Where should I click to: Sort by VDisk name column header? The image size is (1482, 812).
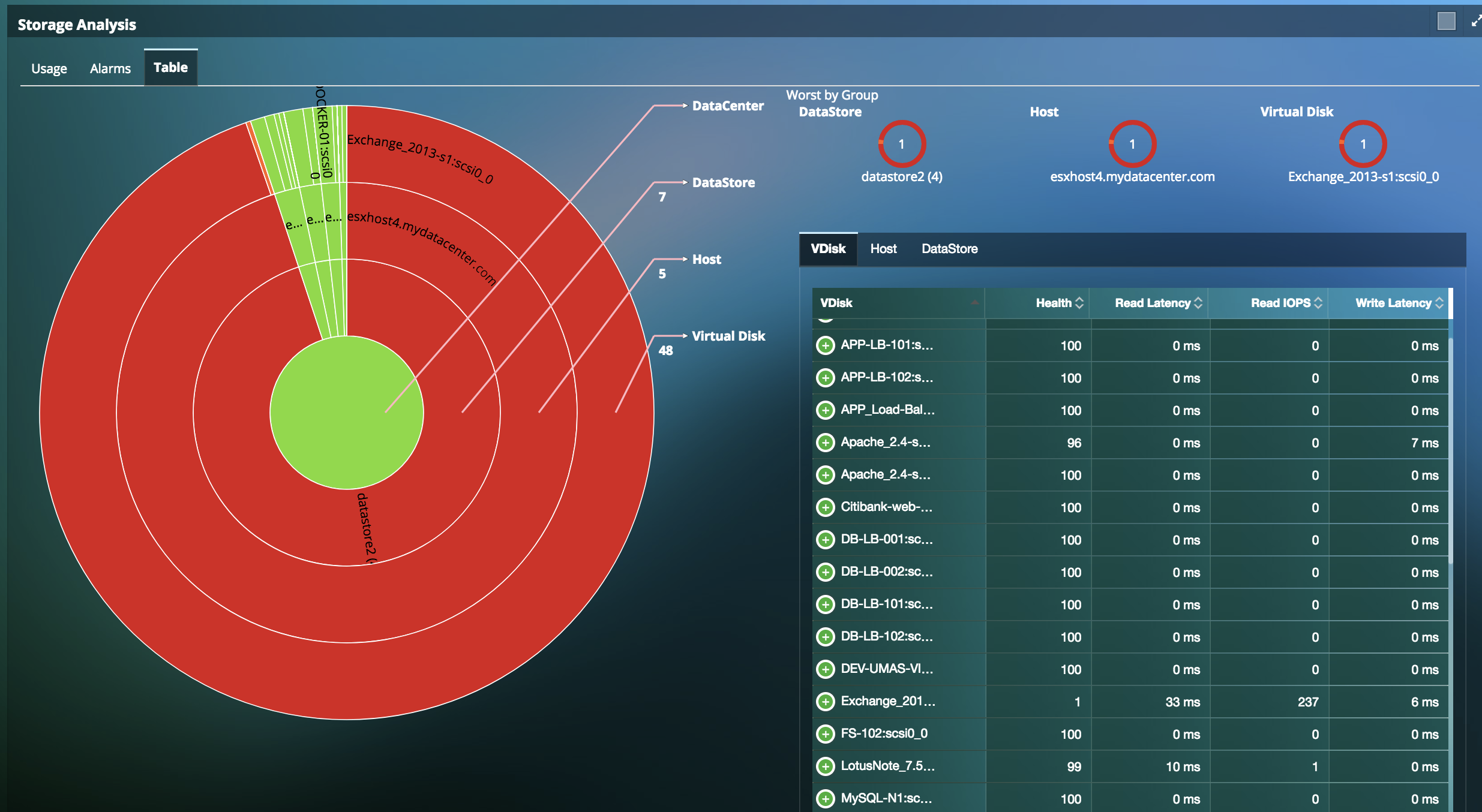point(836,303)
